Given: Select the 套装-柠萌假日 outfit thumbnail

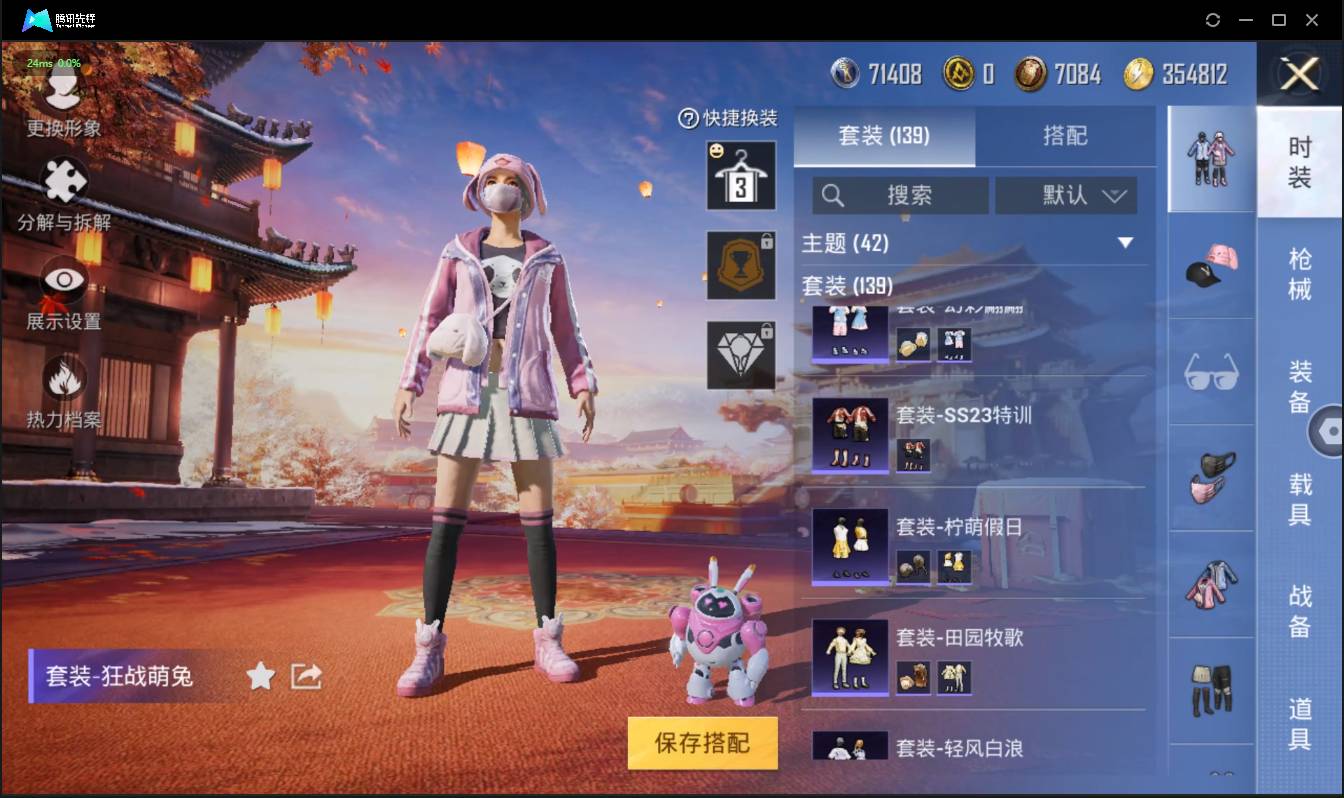Looking at the screenshot, I should pyautogui.click(x=851, y=543).
